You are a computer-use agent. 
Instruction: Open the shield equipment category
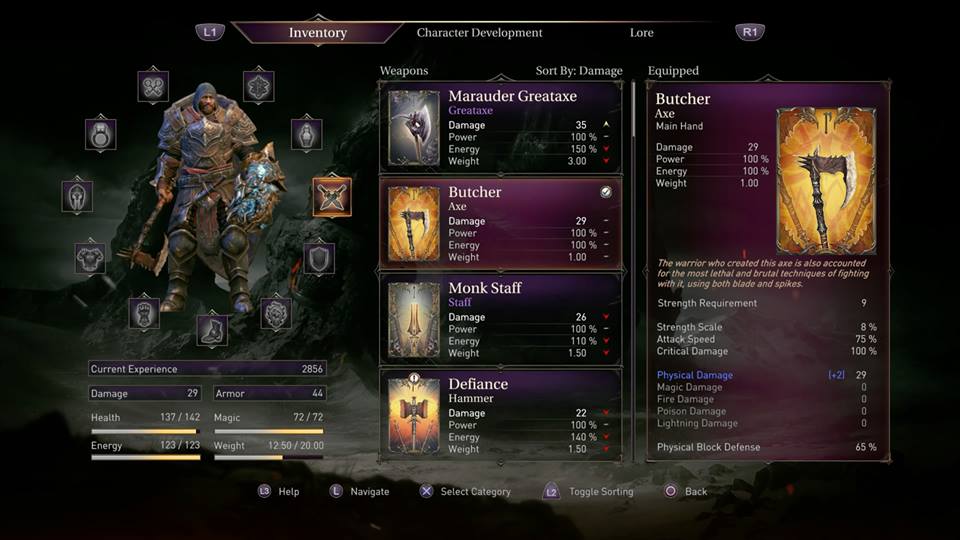(319, 258)
